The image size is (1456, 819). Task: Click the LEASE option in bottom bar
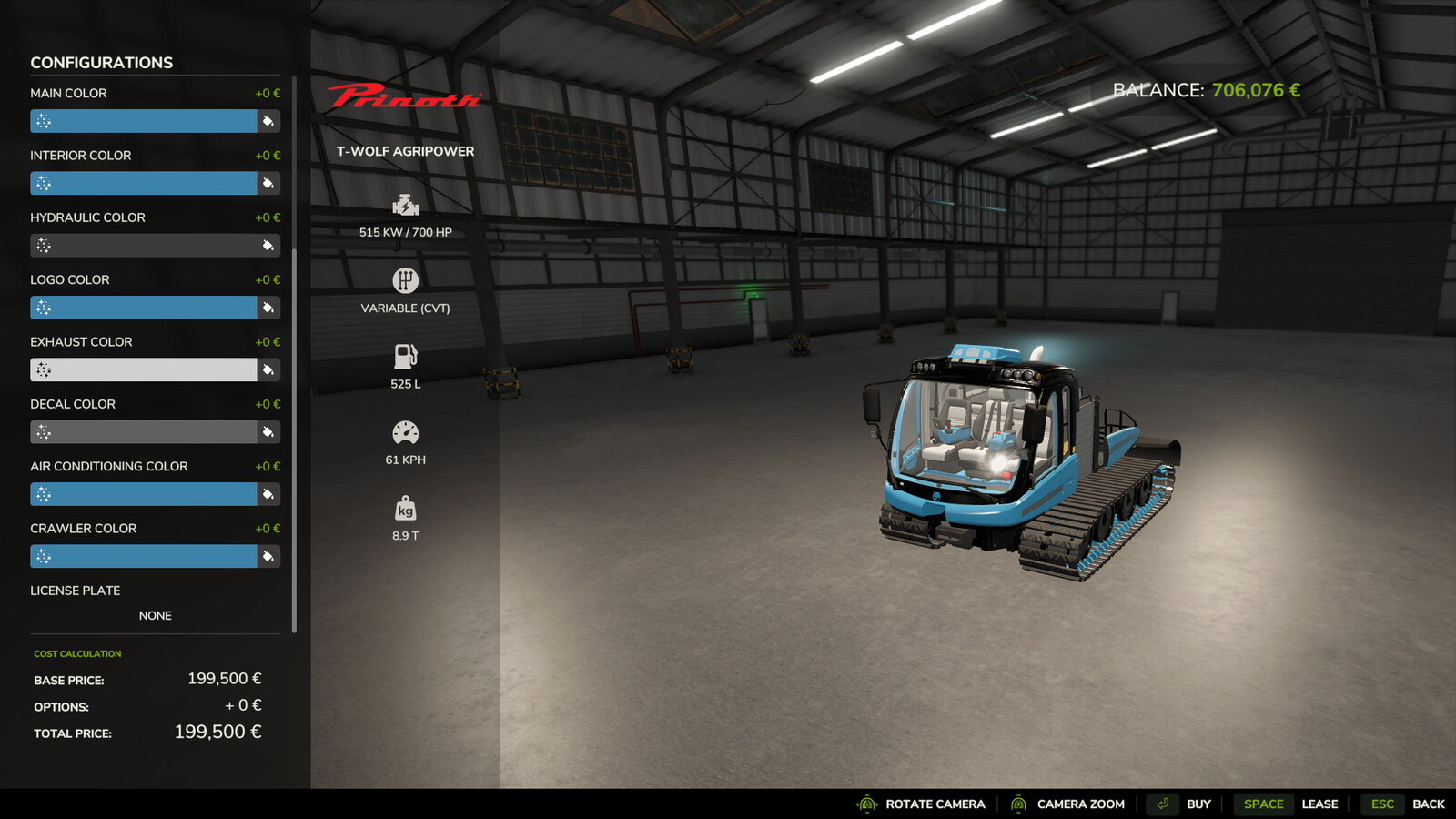(1320, 804)
